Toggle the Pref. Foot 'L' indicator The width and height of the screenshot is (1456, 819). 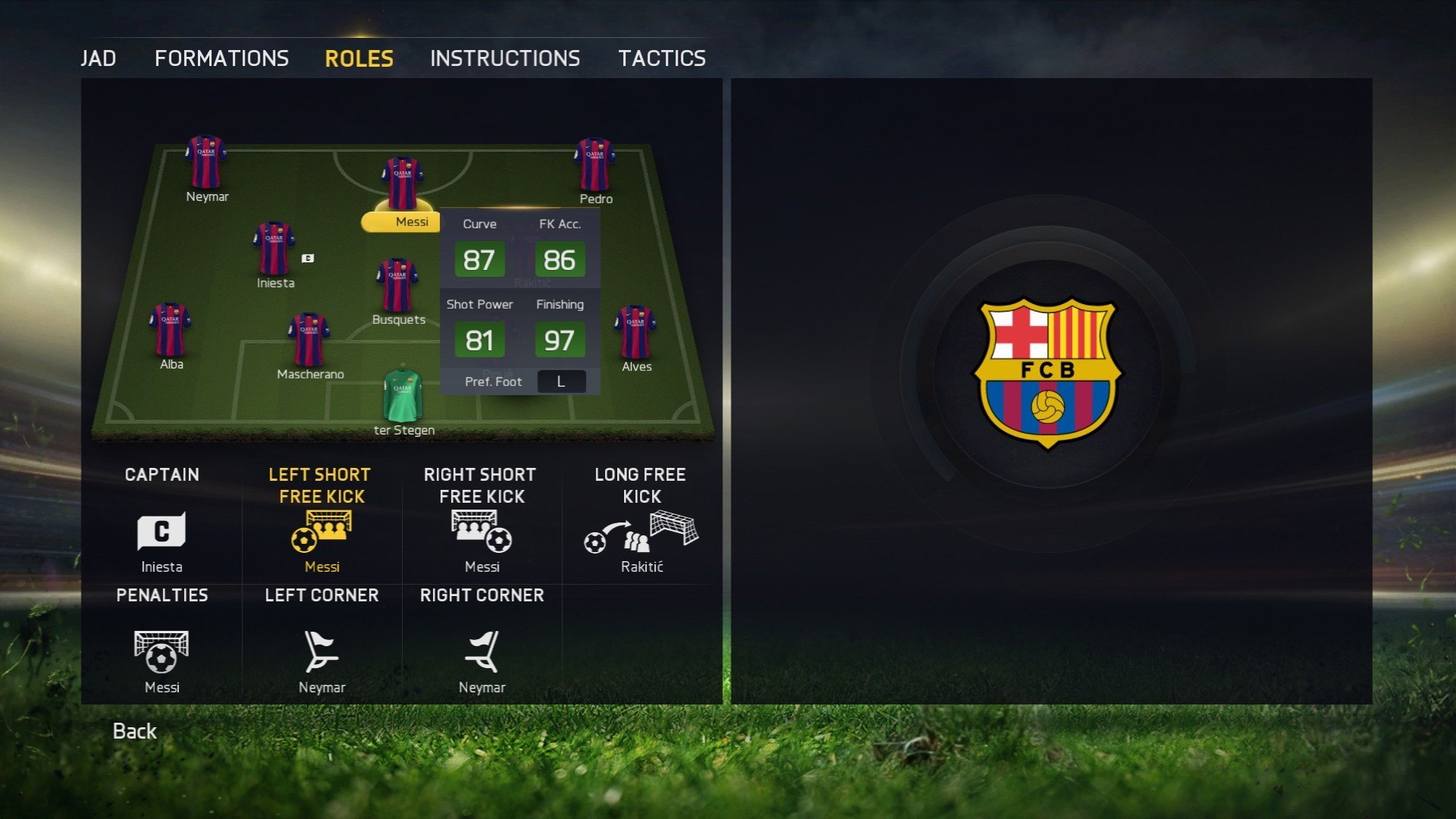(x=561, y=381)
